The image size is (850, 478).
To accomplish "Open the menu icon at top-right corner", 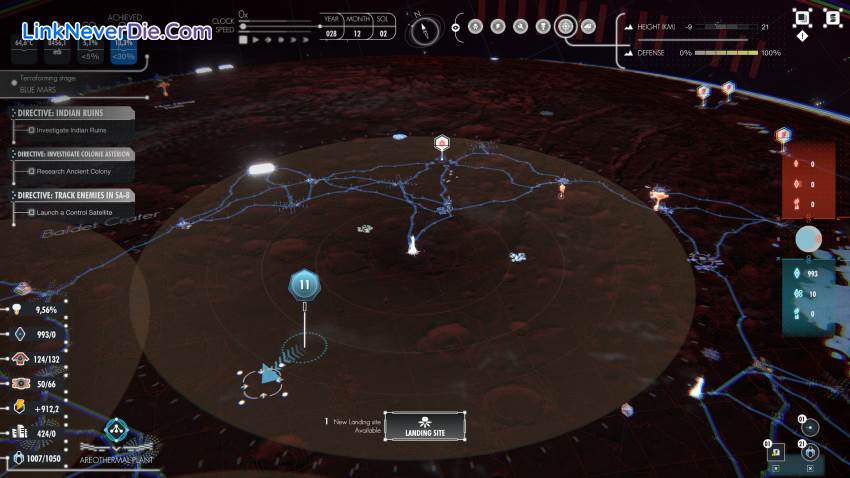I will click(x=832, y=17).
